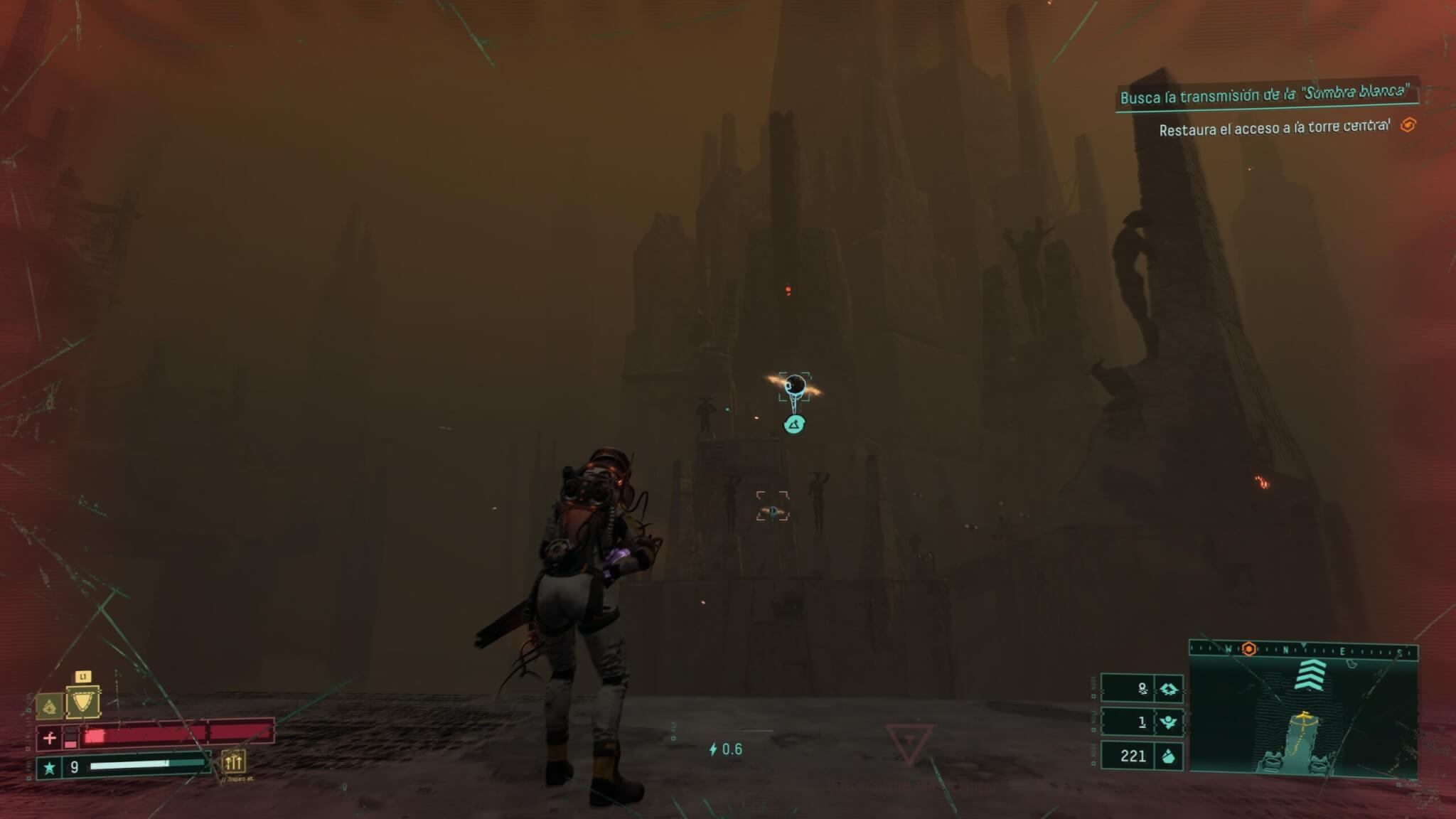This screenshot has height=819, width=1456.
Task: Select the yellow shield ability icon
Action: coord(82,702)
